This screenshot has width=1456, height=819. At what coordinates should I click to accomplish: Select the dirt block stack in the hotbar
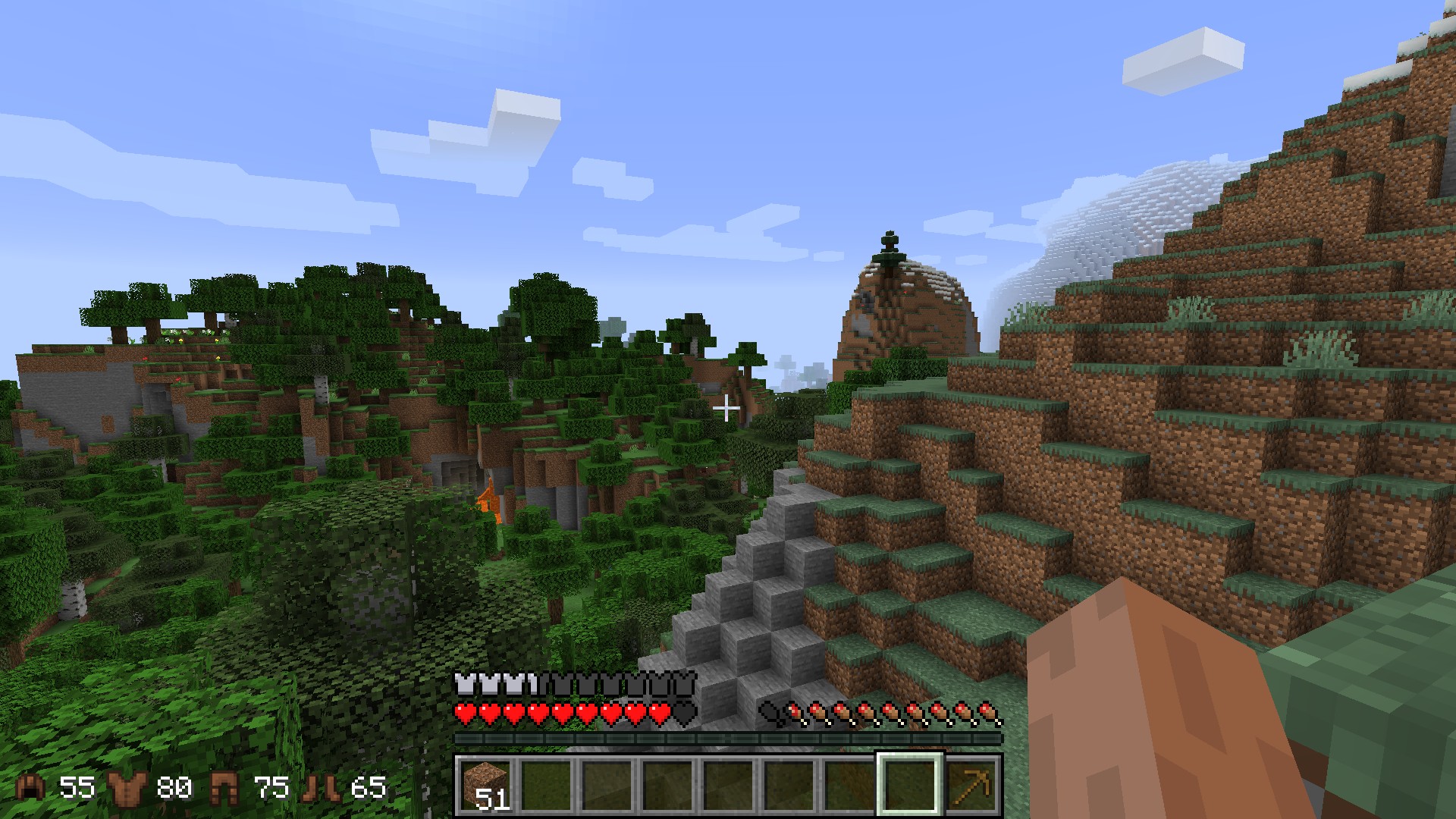[x=485, y=785]
